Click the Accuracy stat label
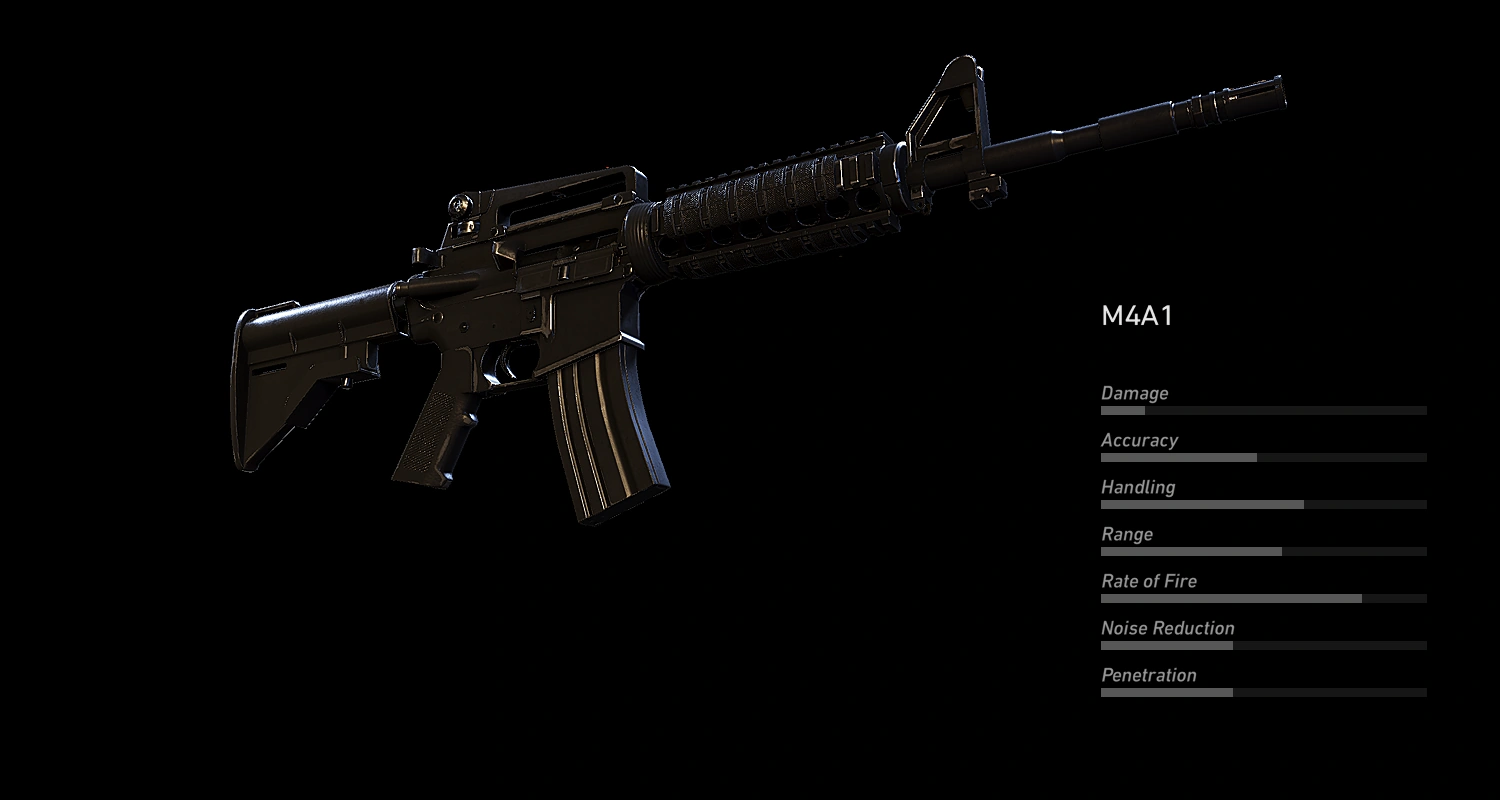 1139,441
